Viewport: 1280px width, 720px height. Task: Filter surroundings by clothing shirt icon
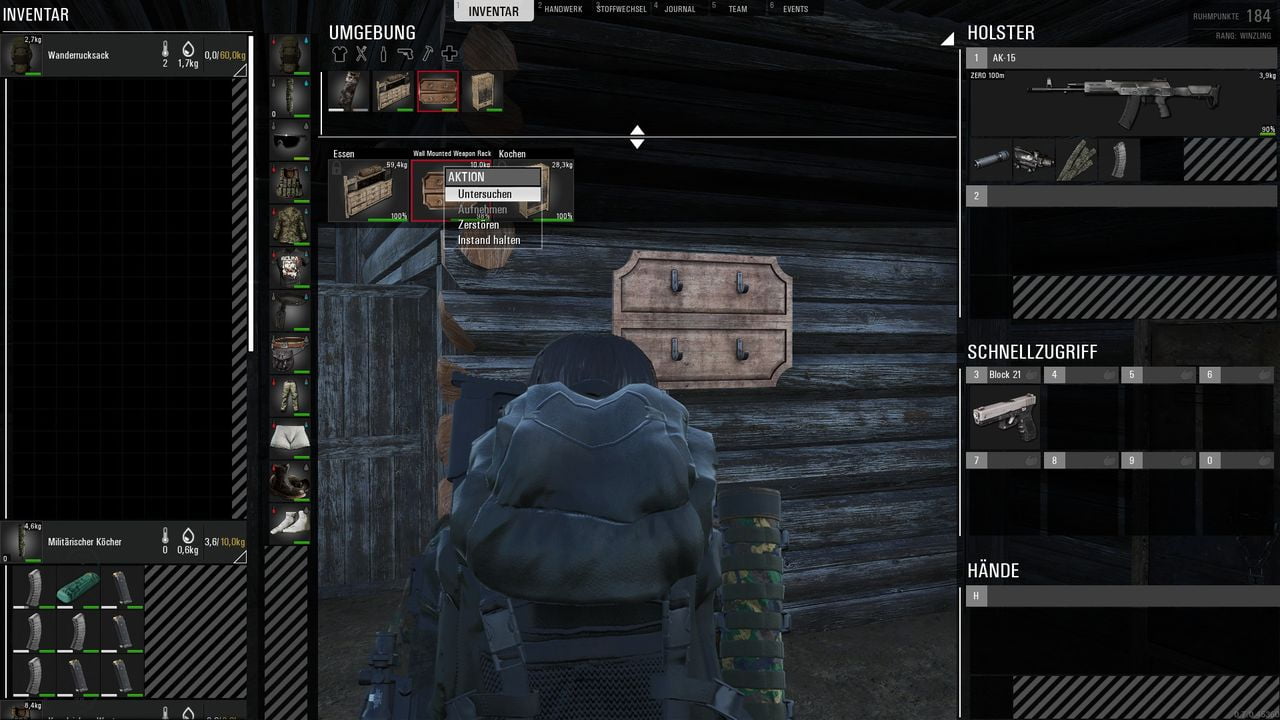340,54
